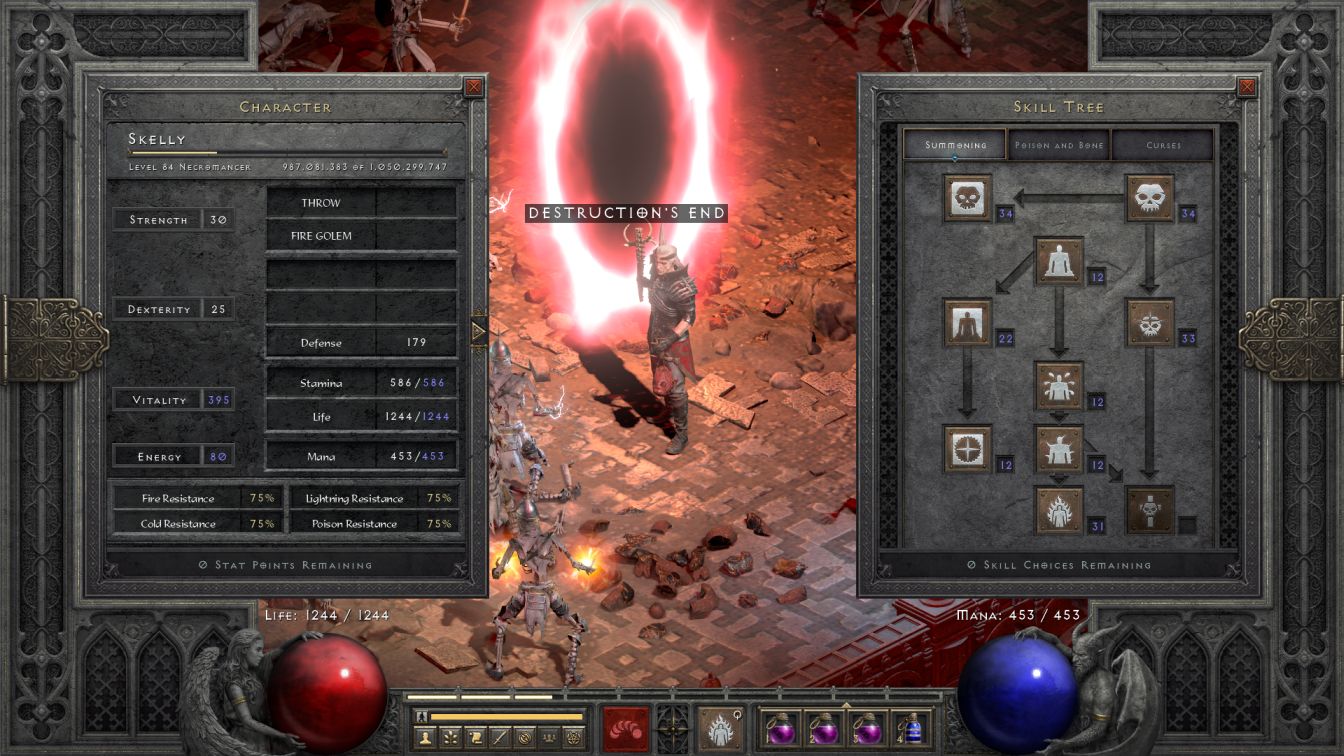Use the purple rejuvenation potion in belt slot 1
Viewport: 1344px width, 756px height.
(779, 728)
